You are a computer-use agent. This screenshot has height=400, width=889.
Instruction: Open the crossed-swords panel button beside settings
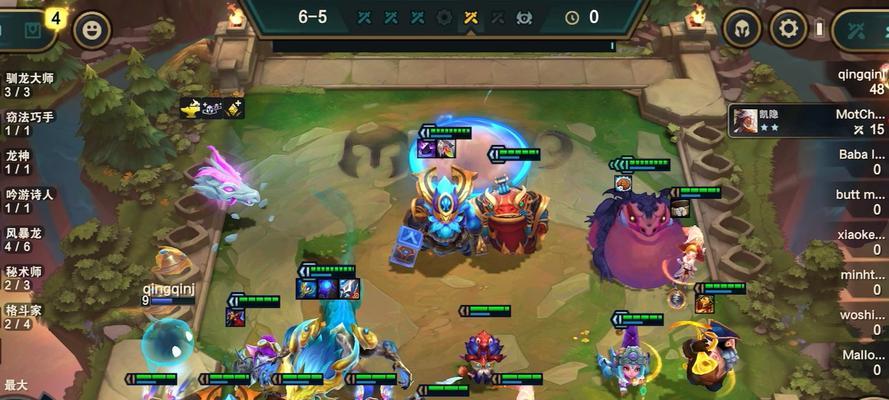(859, 28)
